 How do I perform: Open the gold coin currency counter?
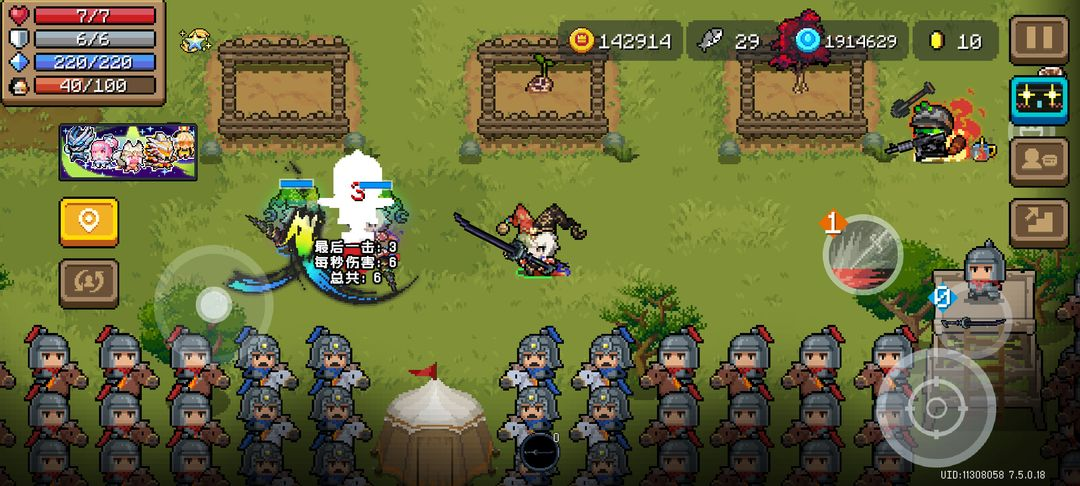620,41
